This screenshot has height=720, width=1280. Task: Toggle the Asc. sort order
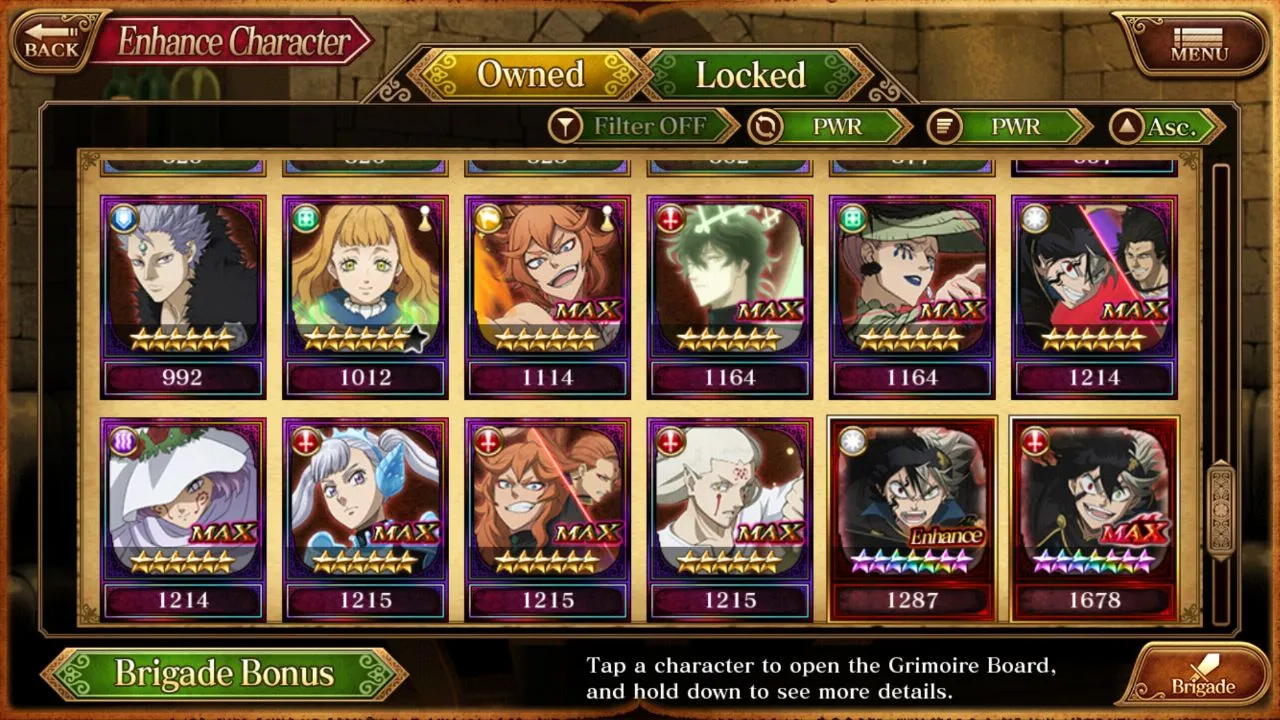click(1166, 127)
